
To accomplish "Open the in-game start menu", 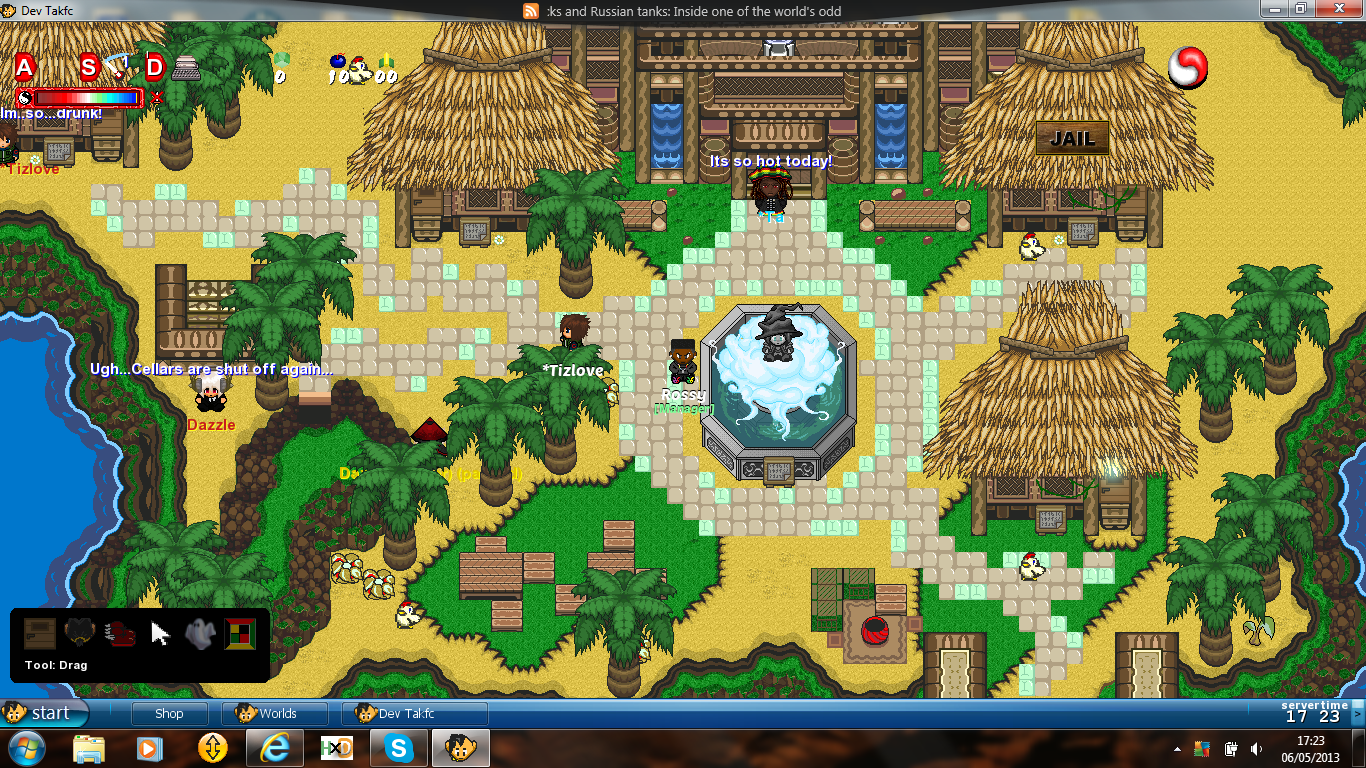I will click(44, 713).
